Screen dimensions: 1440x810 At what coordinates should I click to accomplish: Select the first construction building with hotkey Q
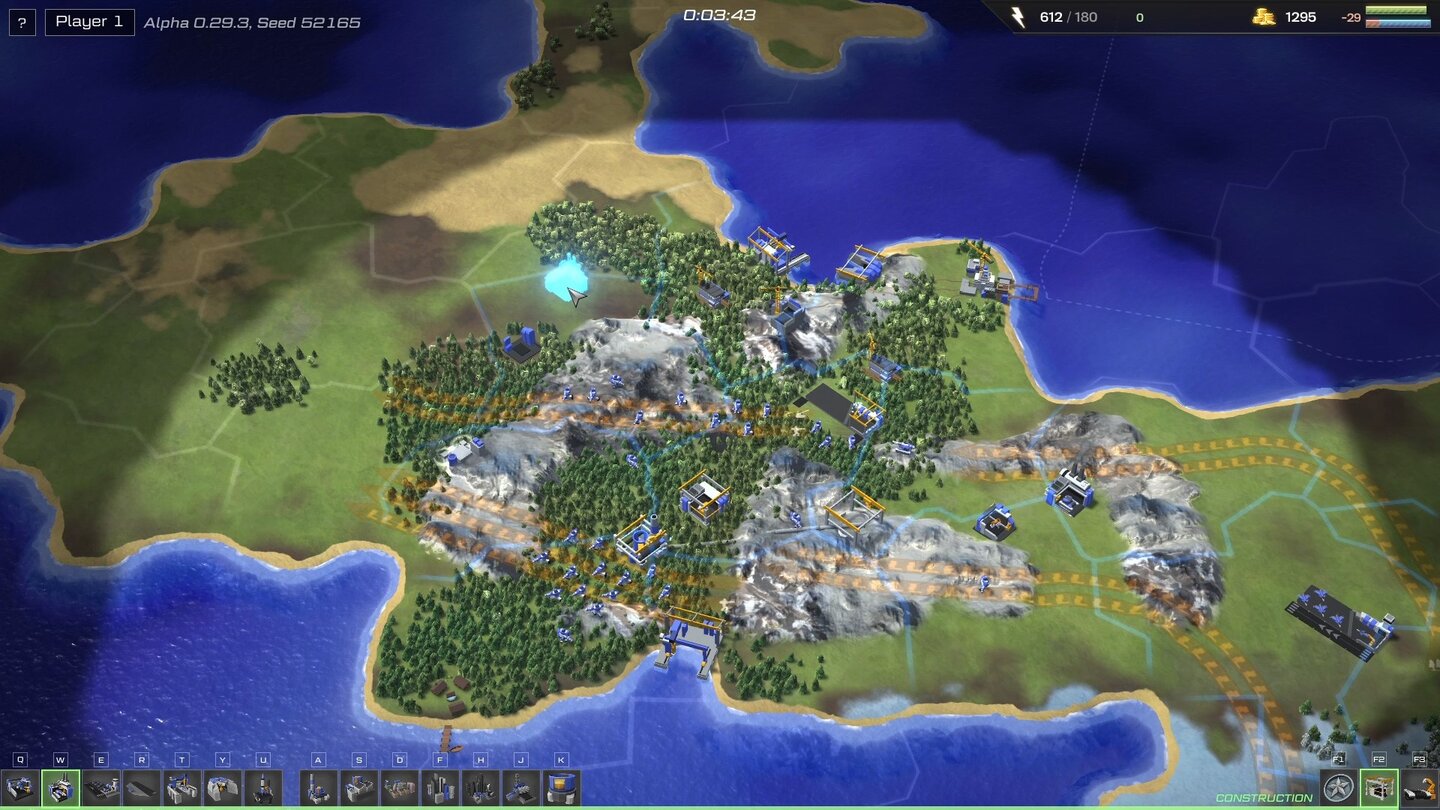18,788
